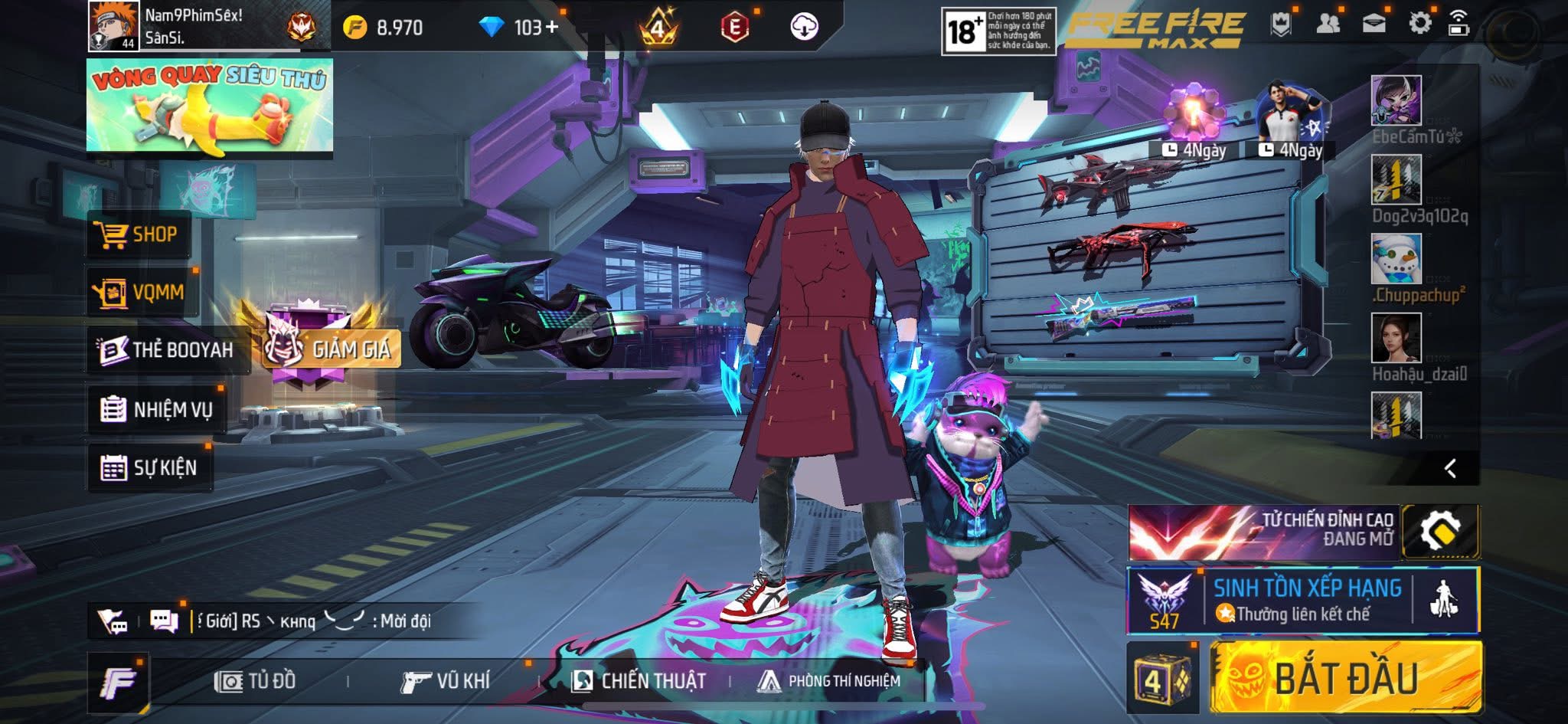Open the player profile avatar
This screenshot has height=724, width=1568.
point(113,26)
